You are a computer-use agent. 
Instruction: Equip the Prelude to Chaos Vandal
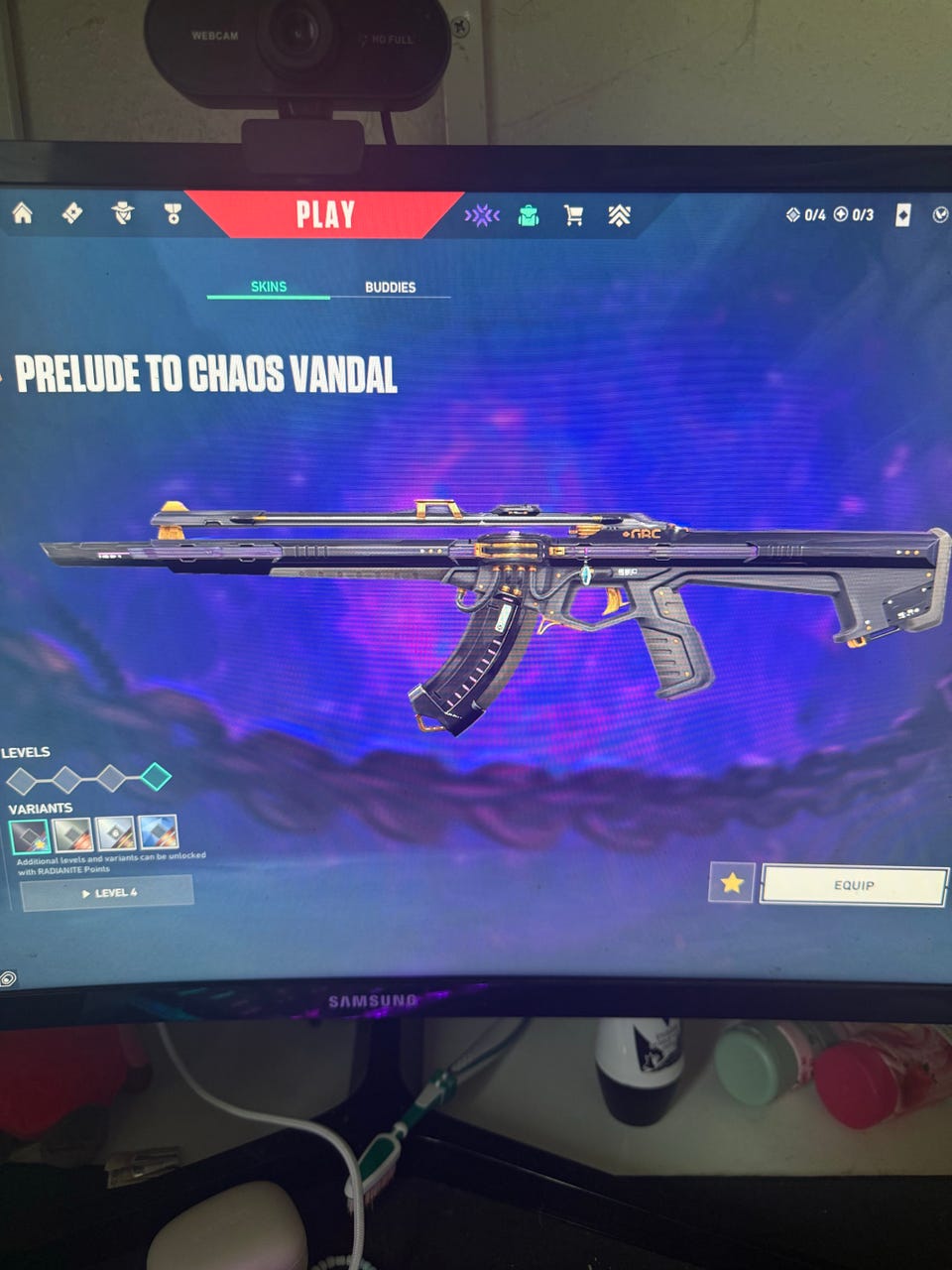853,885
